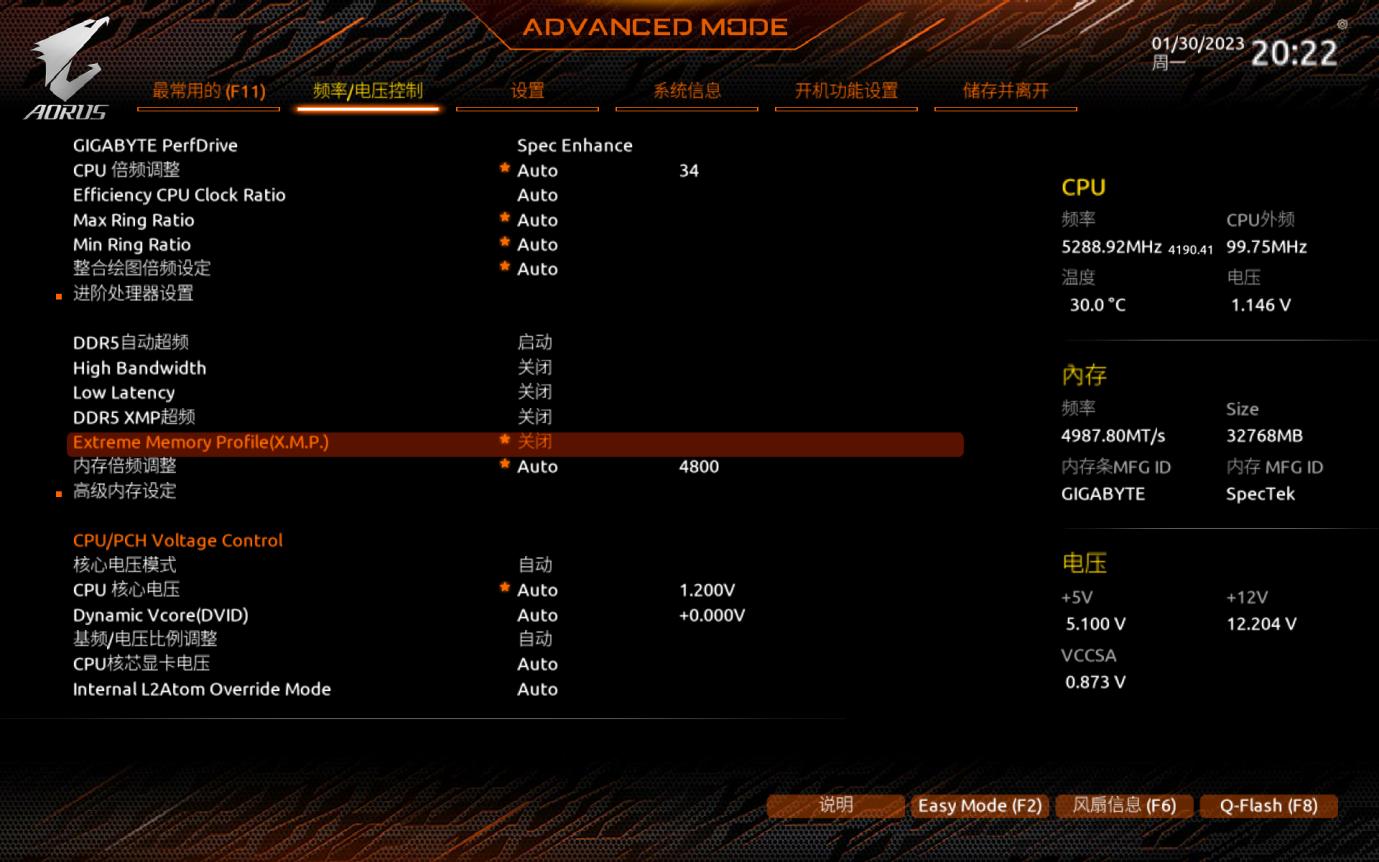Open the 风扇信息 (F6) panel
The image size is (1379, 862).
pos(1124,806)
